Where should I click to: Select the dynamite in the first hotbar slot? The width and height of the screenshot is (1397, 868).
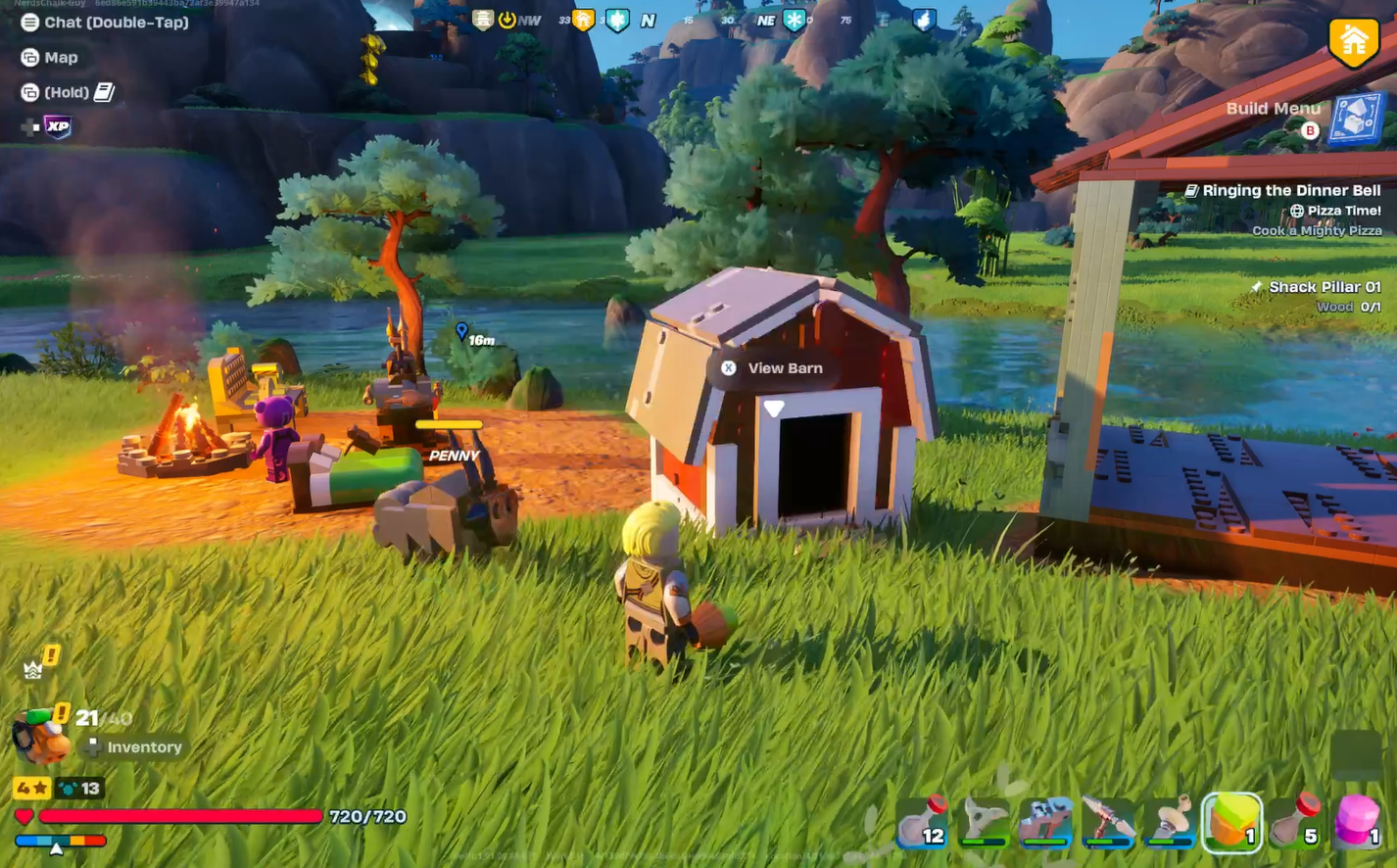[x=924, y=823]
